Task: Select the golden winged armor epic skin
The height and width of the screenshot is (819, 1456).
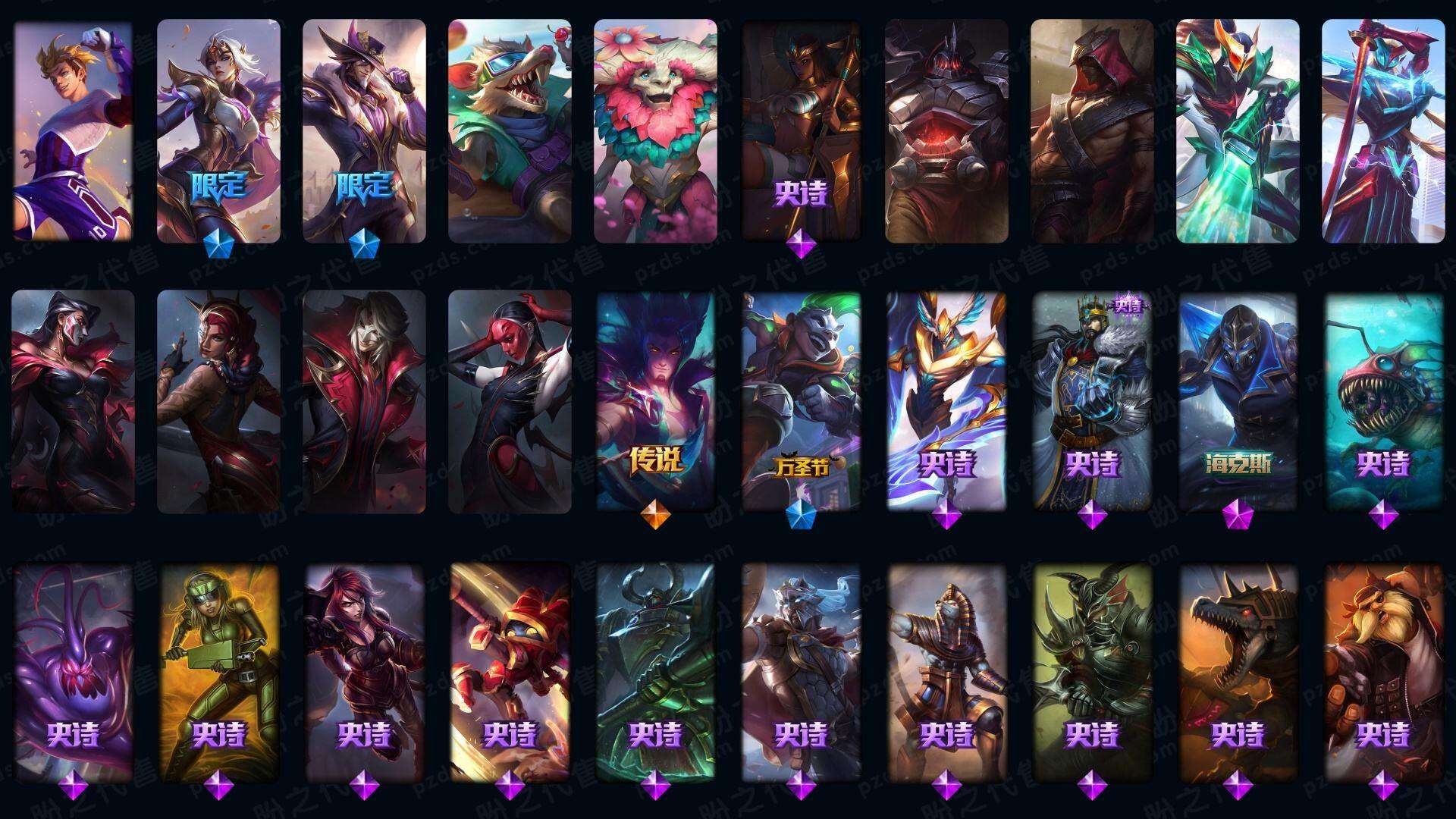Action: click(946, 400)
